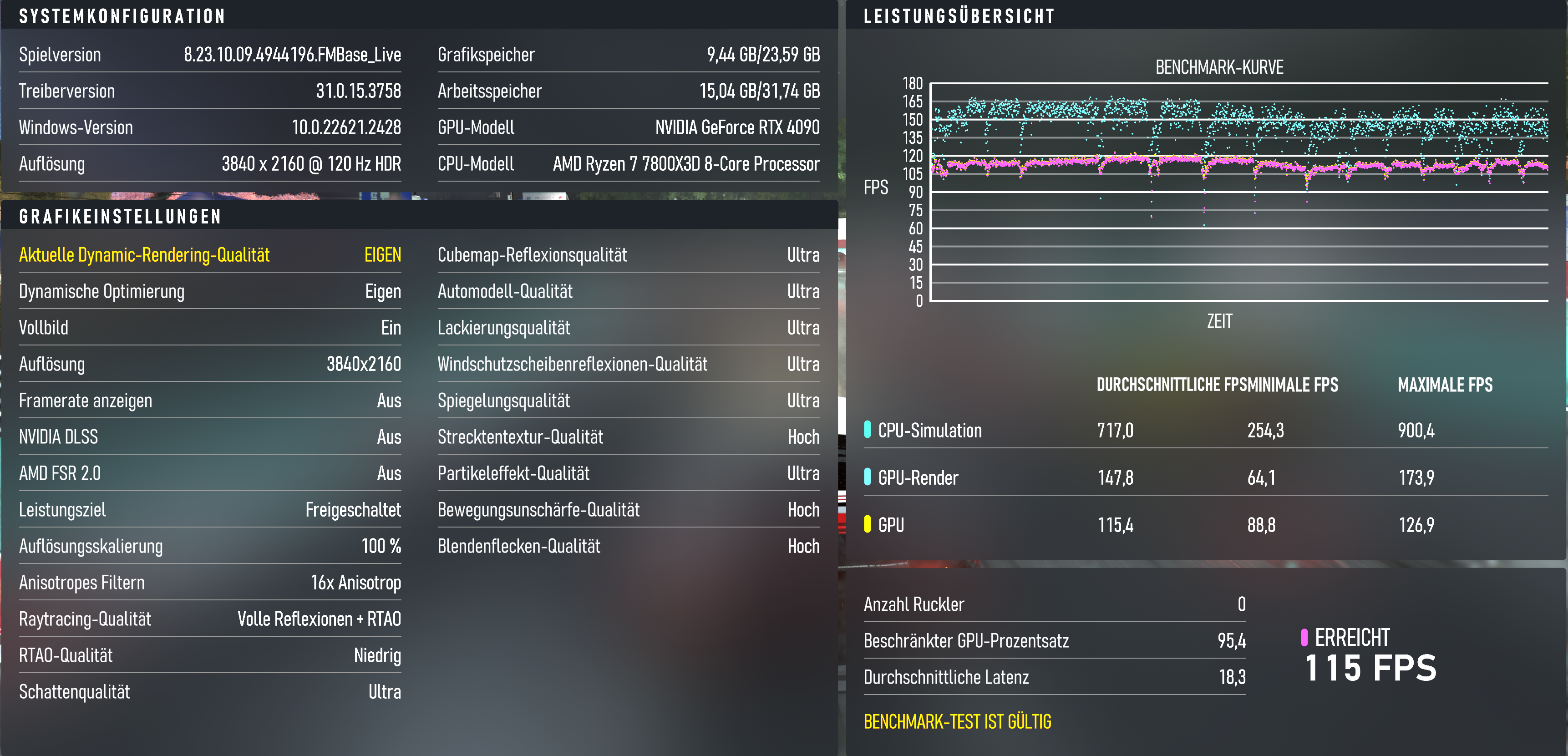This screenshot has height=756, width=1568.
Task: Change the Auflösung 3840x2160 setting
Action: click(x=210, y=364)
